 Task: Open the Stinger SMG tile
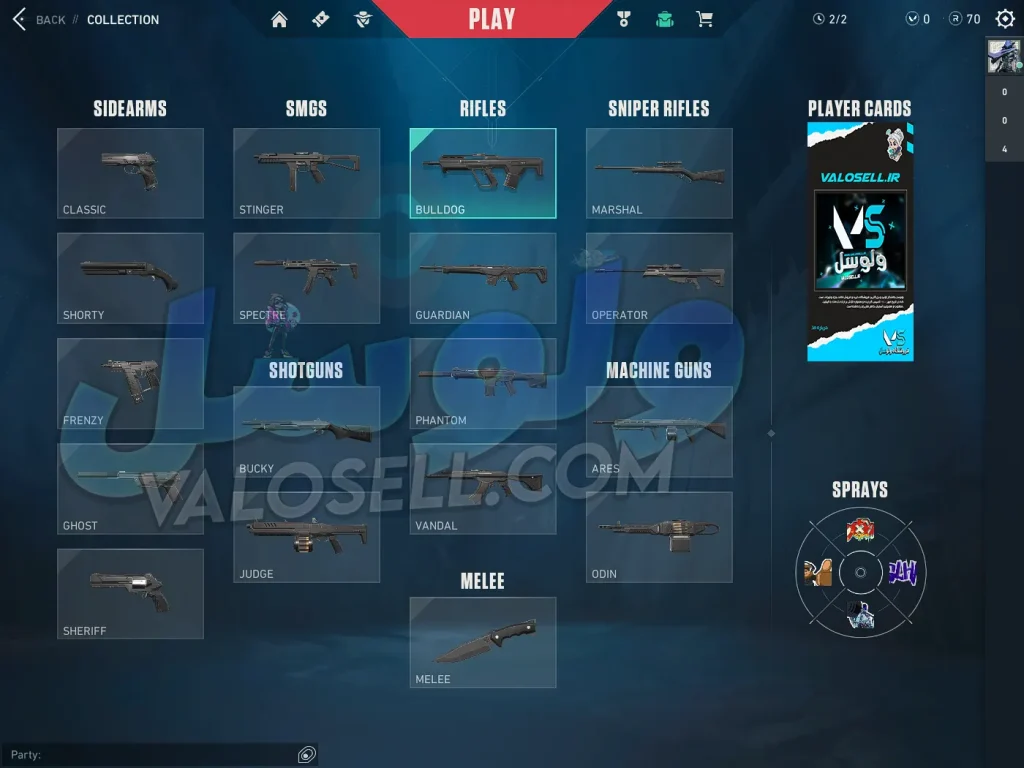click(306, 173)
